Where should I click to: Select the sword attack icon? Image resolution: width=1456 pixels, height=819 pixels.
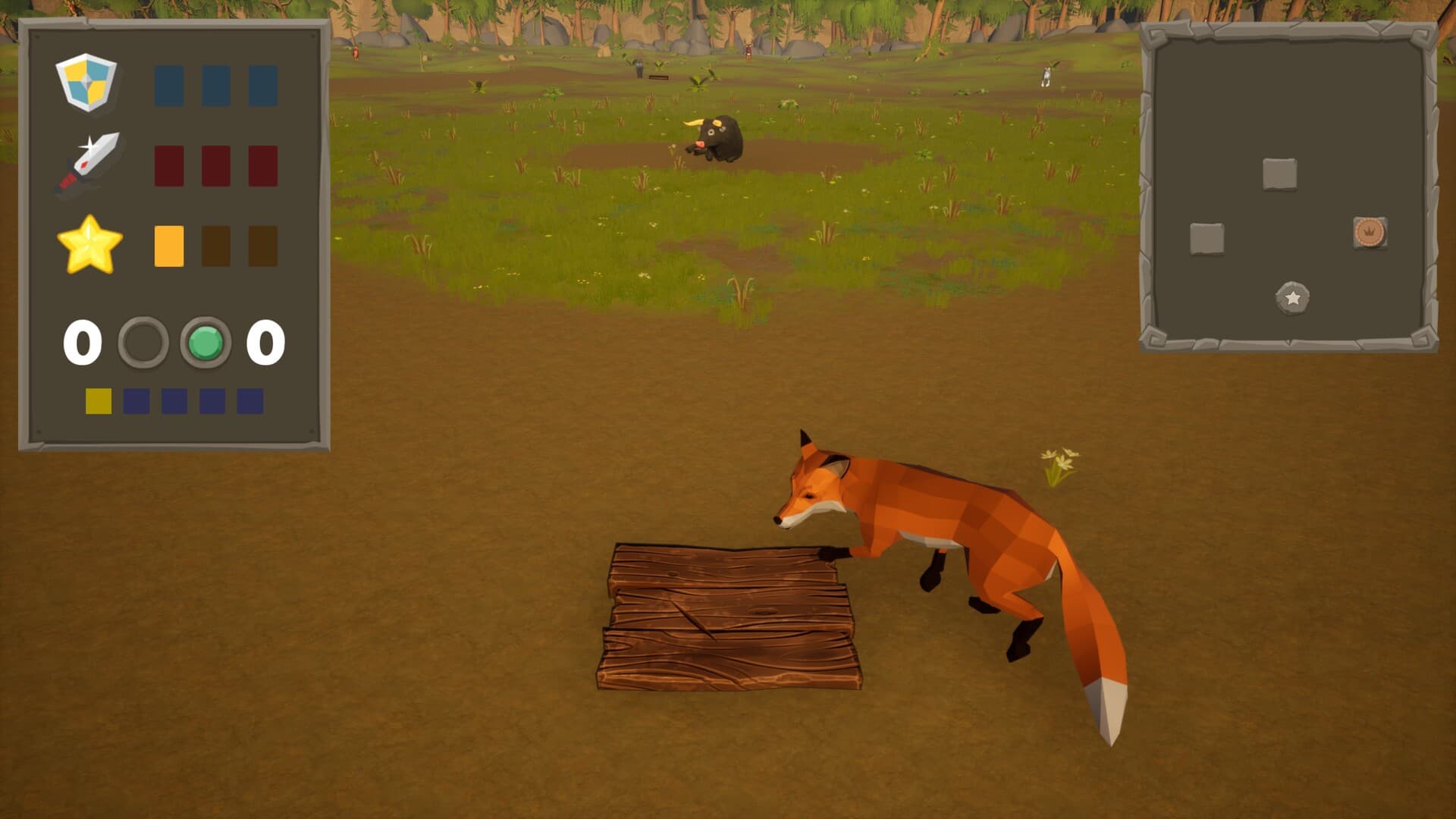(89, 163)
